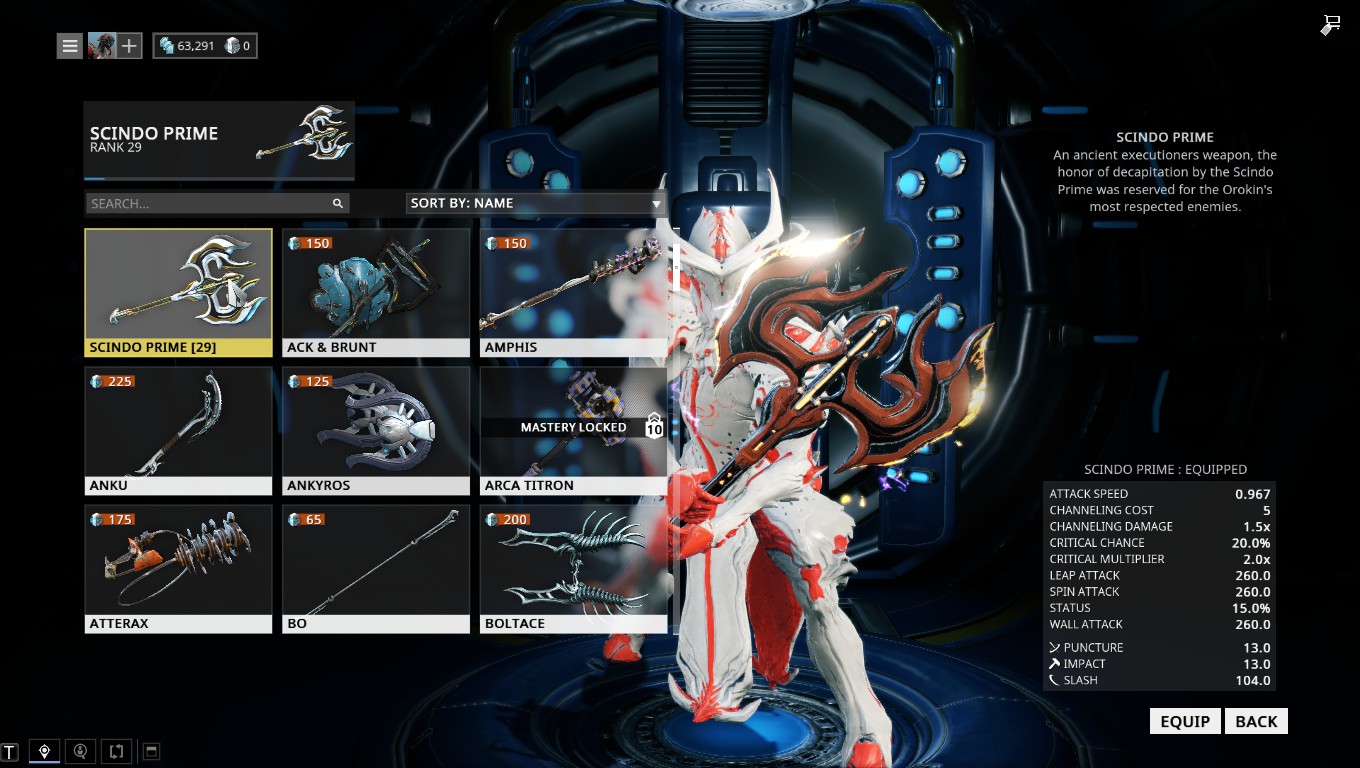Click the market cart icon

(1330, 25)
